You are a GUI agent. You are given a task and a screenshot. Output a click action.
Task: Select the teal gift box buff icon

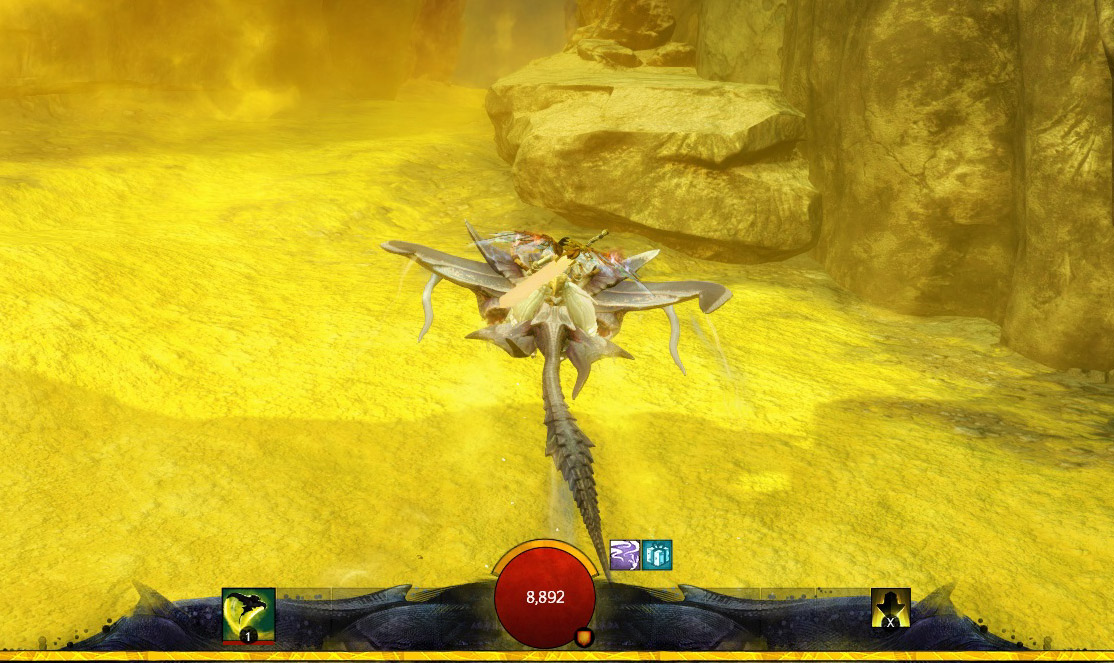(657, 555)
